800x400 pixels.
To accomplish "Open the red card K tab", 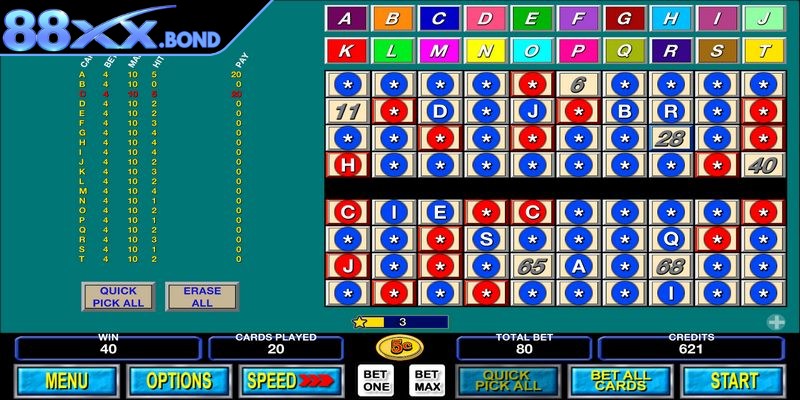I will coord(346,50).
